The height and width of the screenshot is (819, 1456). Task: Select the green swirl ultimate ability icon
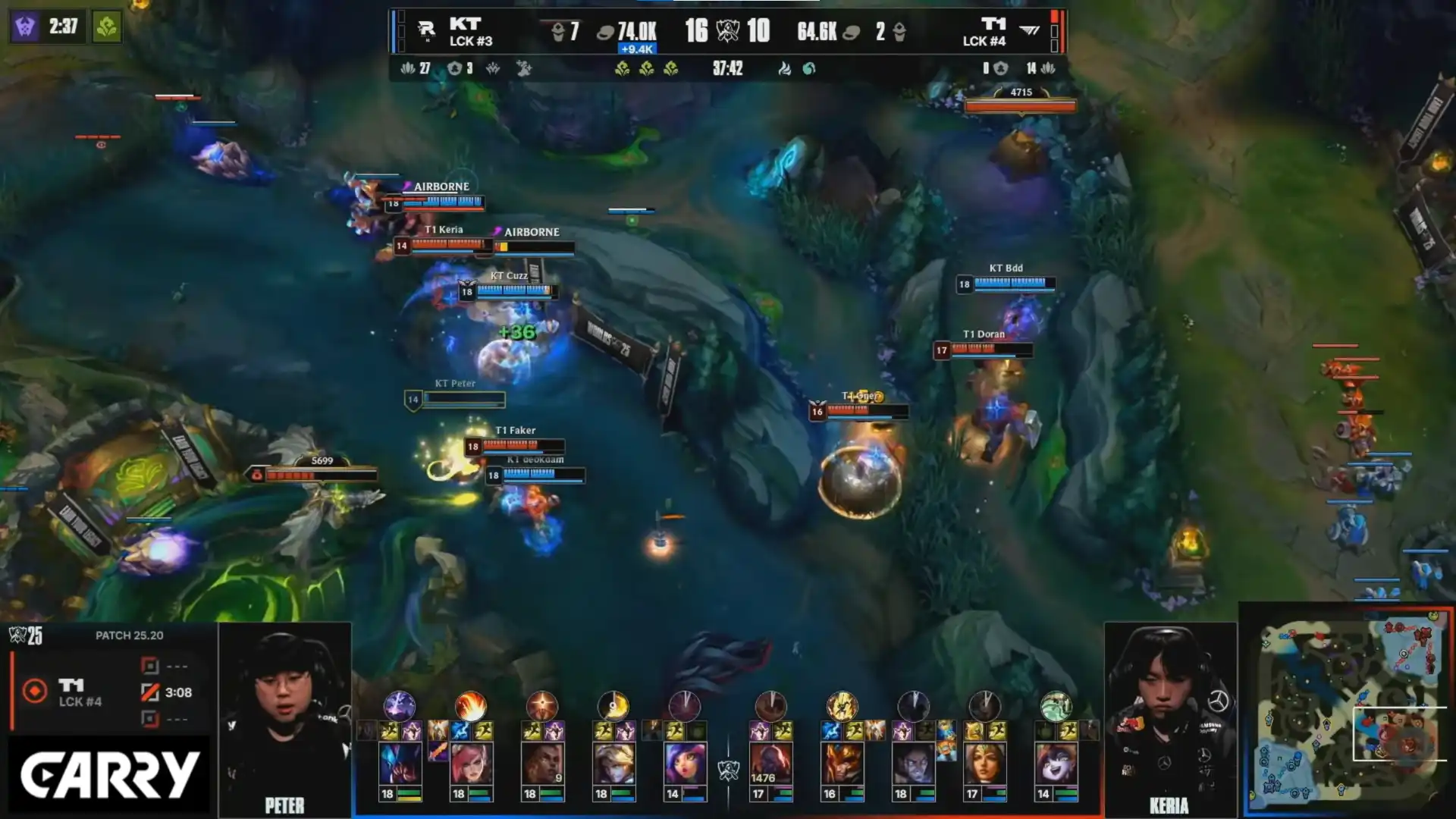tap(1056, 706)
